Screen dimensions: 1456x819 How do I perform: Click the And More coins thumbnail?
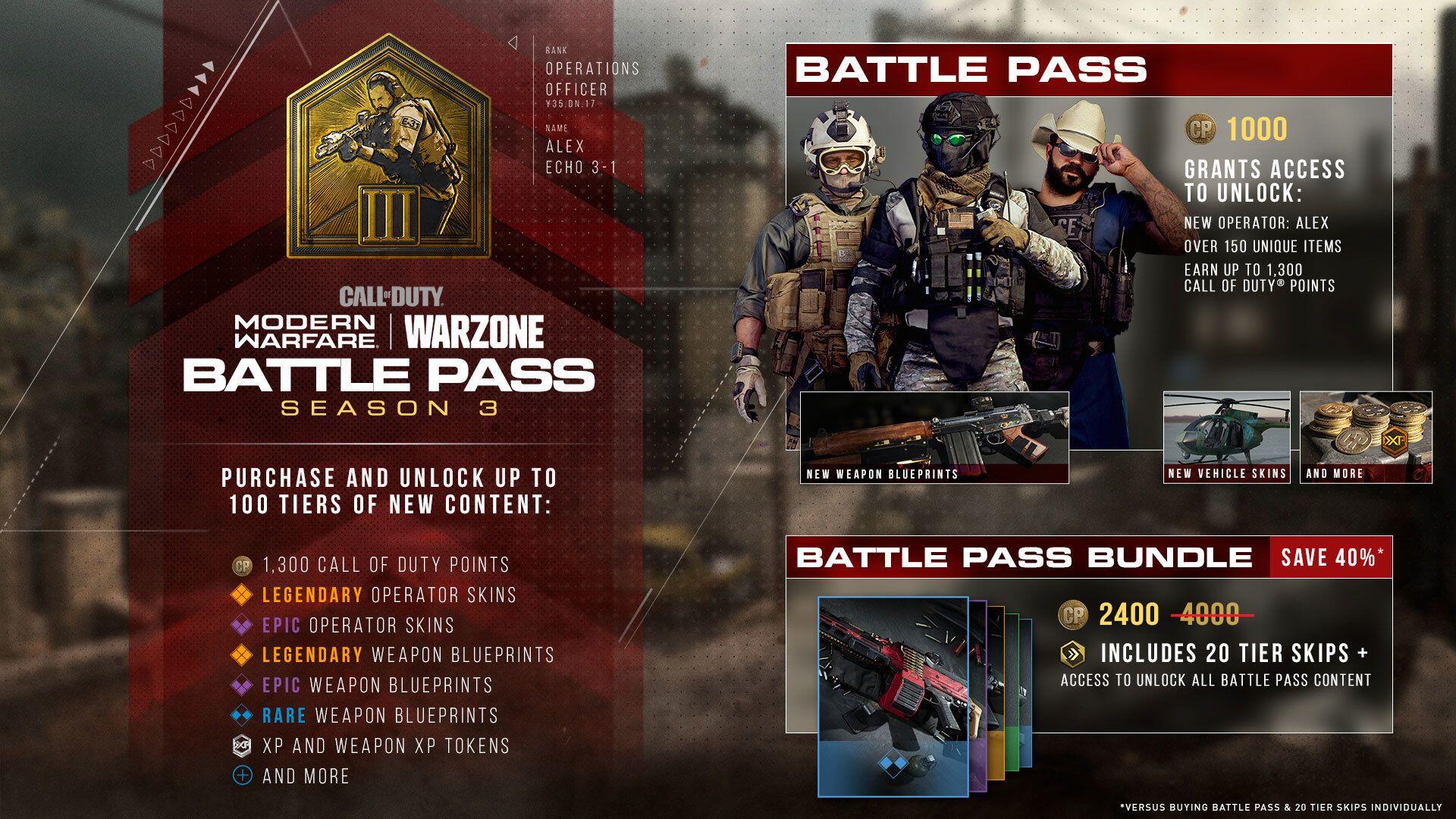click(x=1366, y=437)
